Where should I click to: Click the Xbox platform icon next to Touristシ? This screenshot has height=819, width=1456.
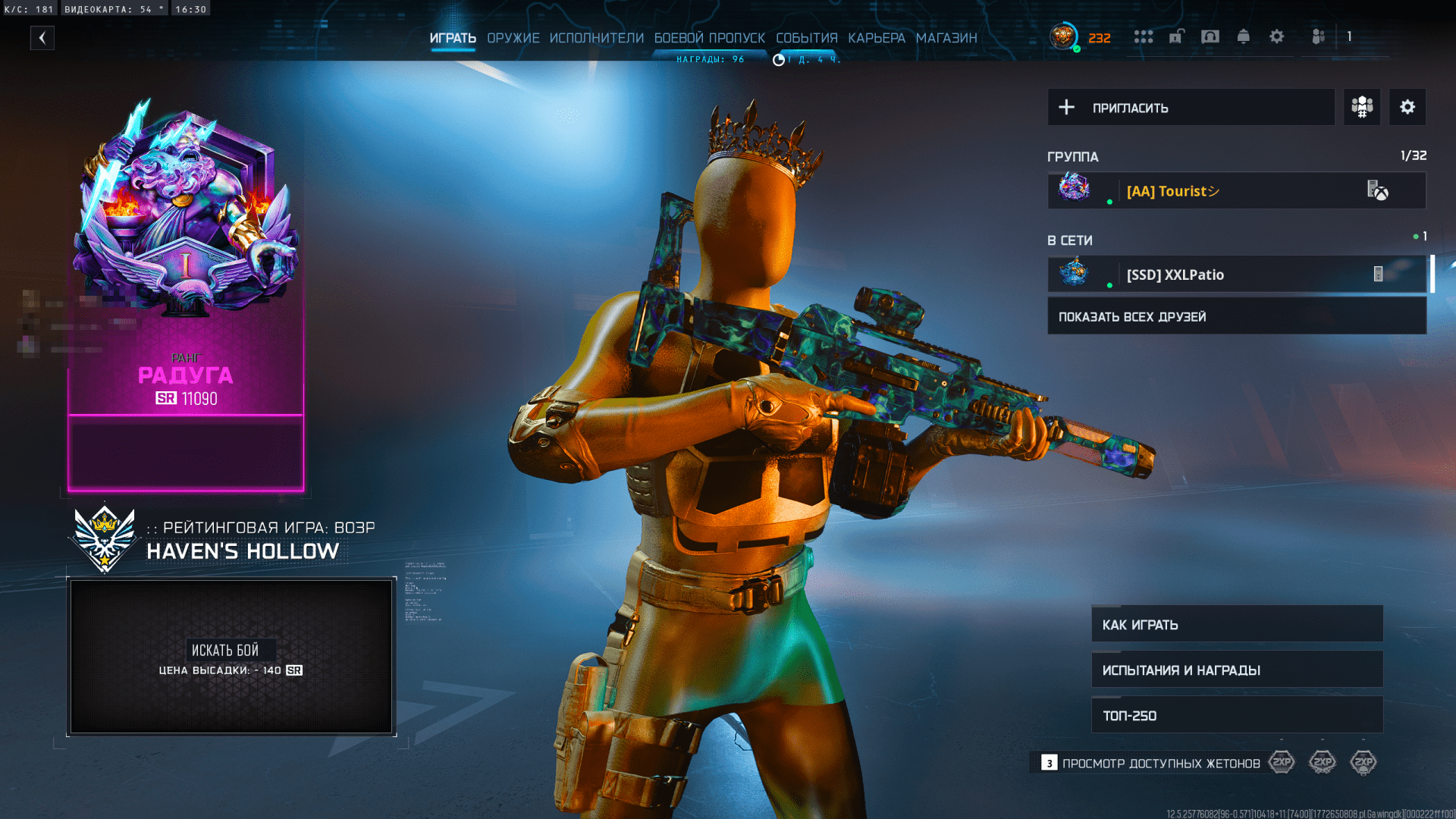click(x=1382, y=191)
